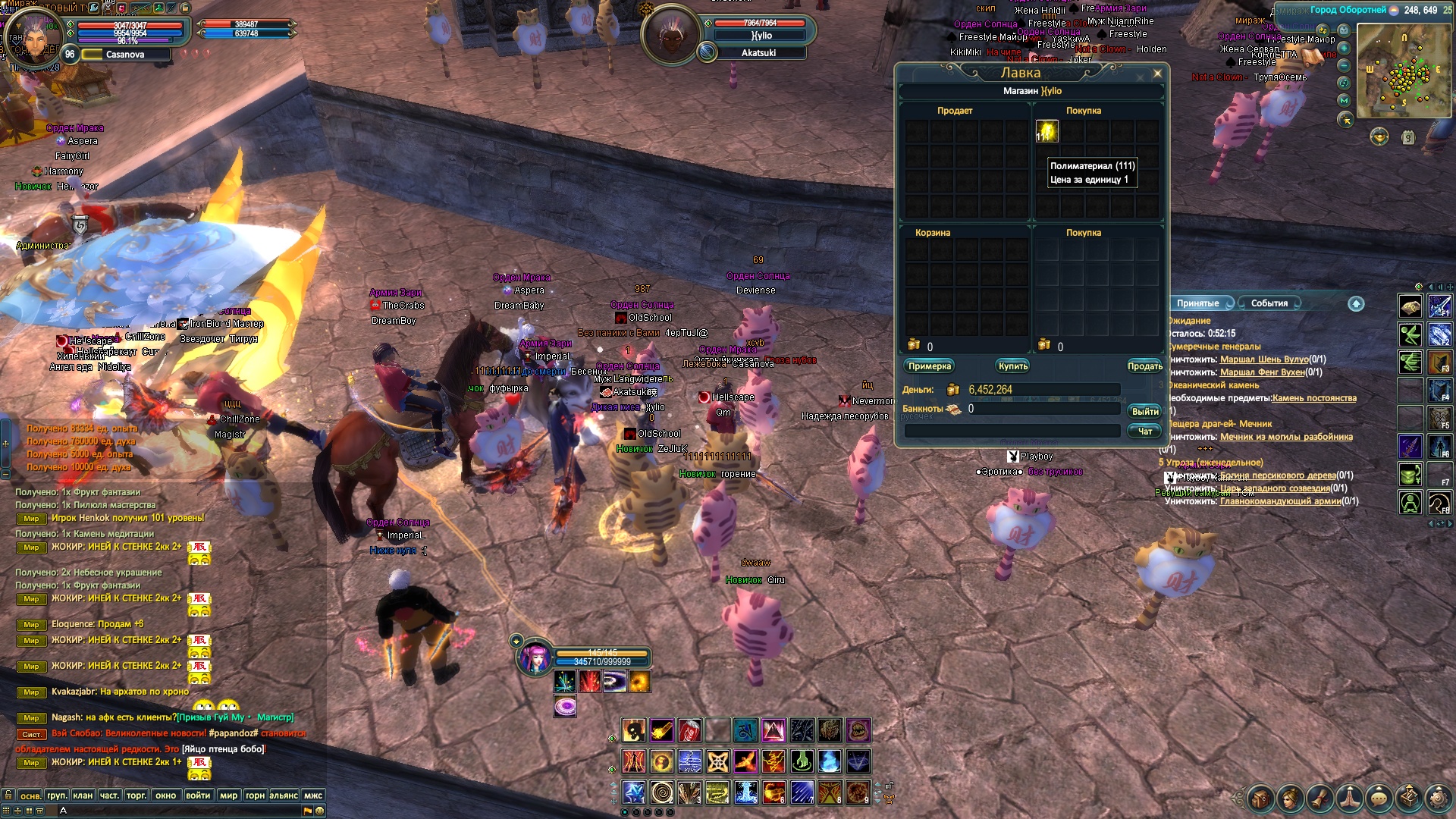Open the chat emoji smiley picker

(320, 811)
